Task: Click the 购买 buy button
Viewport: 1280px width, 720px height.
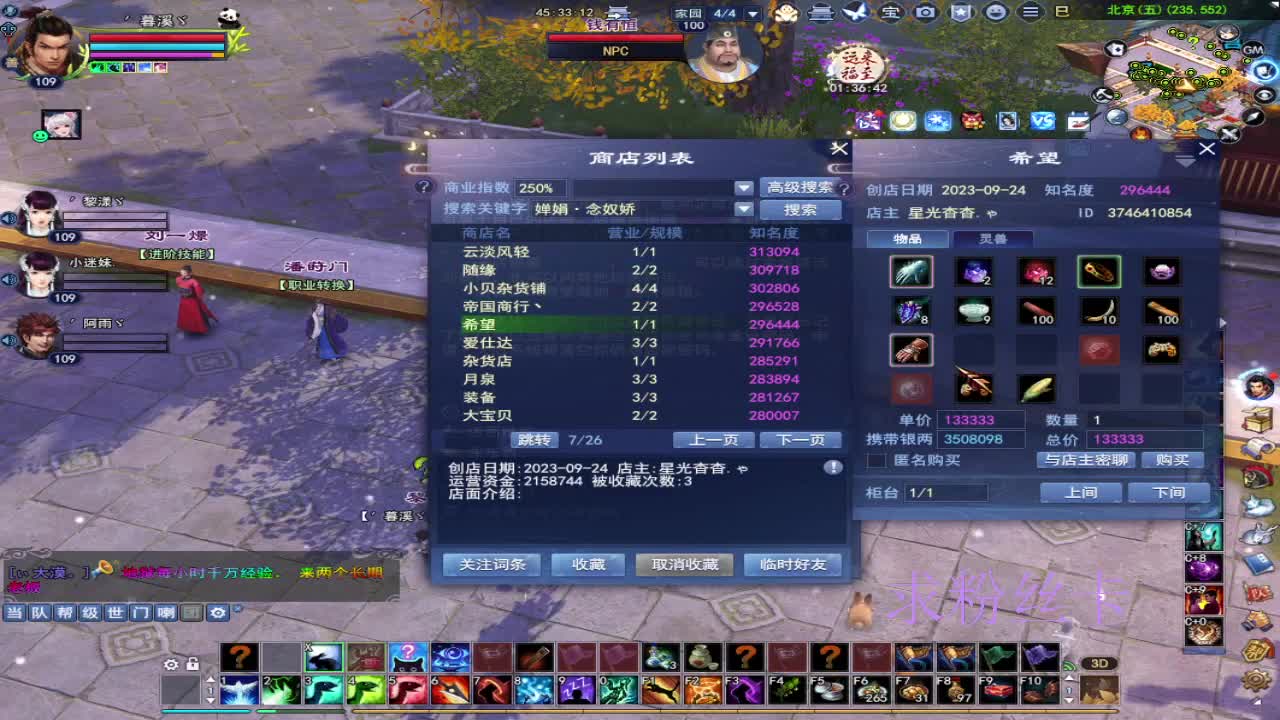Action: tap(1172, 460)
